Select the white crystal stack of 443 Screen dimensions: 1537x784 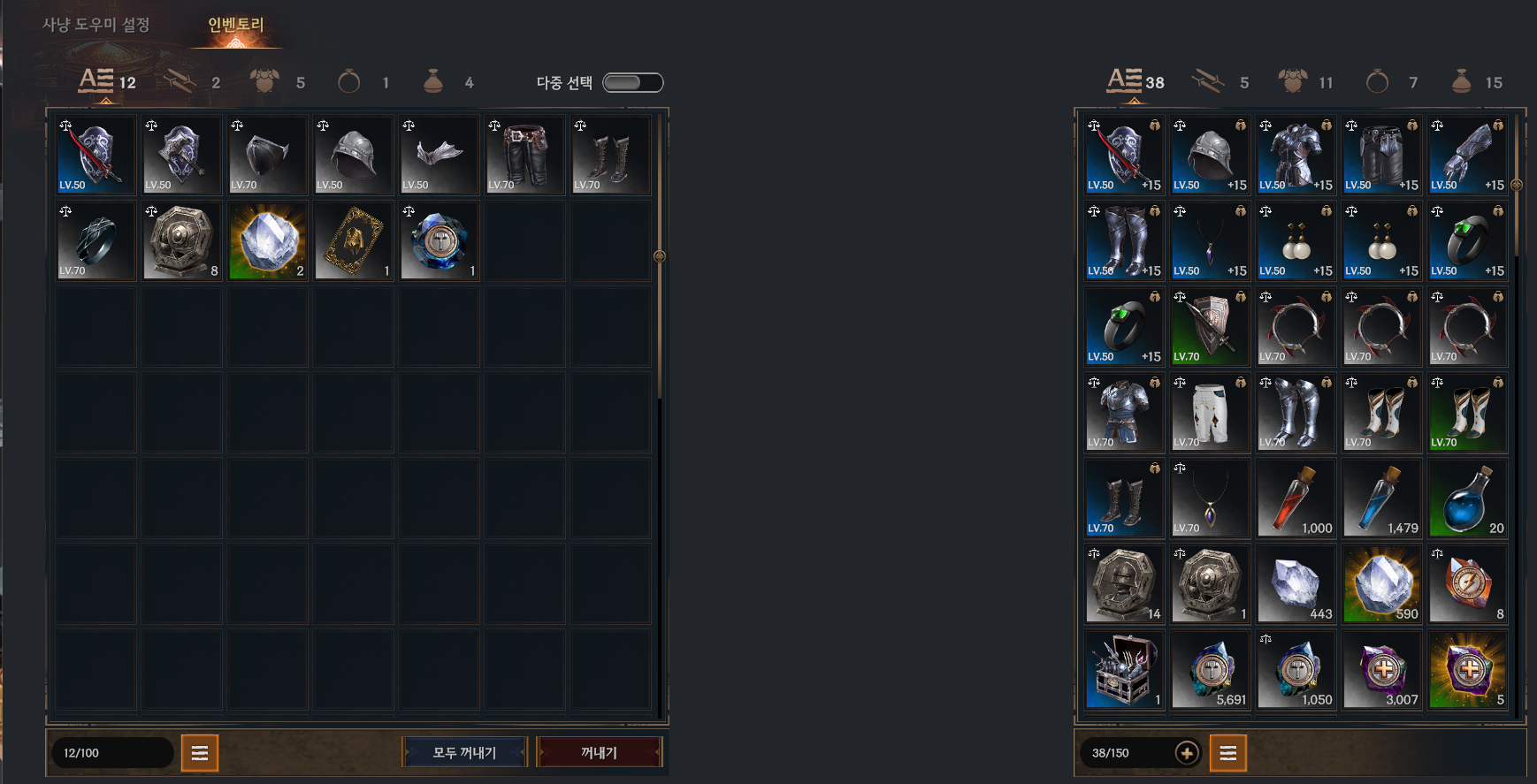tap(1296, 584)
